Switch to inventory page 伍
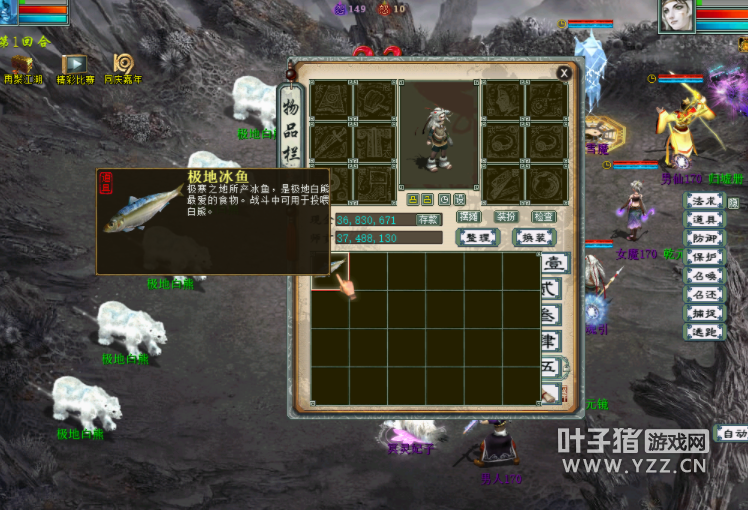 553,368
